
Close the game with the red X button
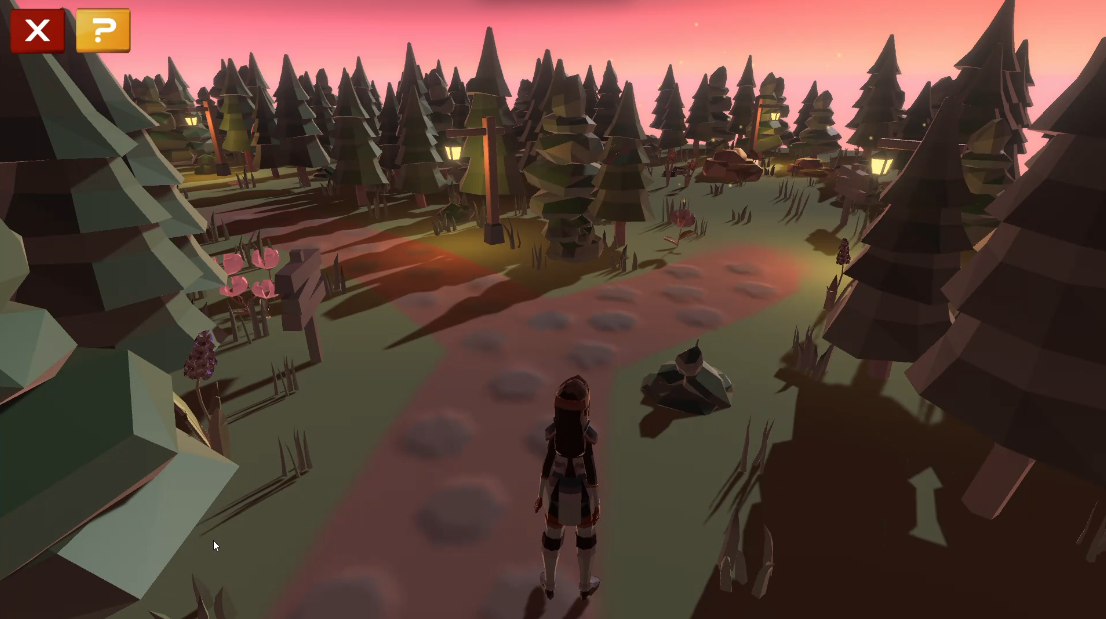[37, 31]
